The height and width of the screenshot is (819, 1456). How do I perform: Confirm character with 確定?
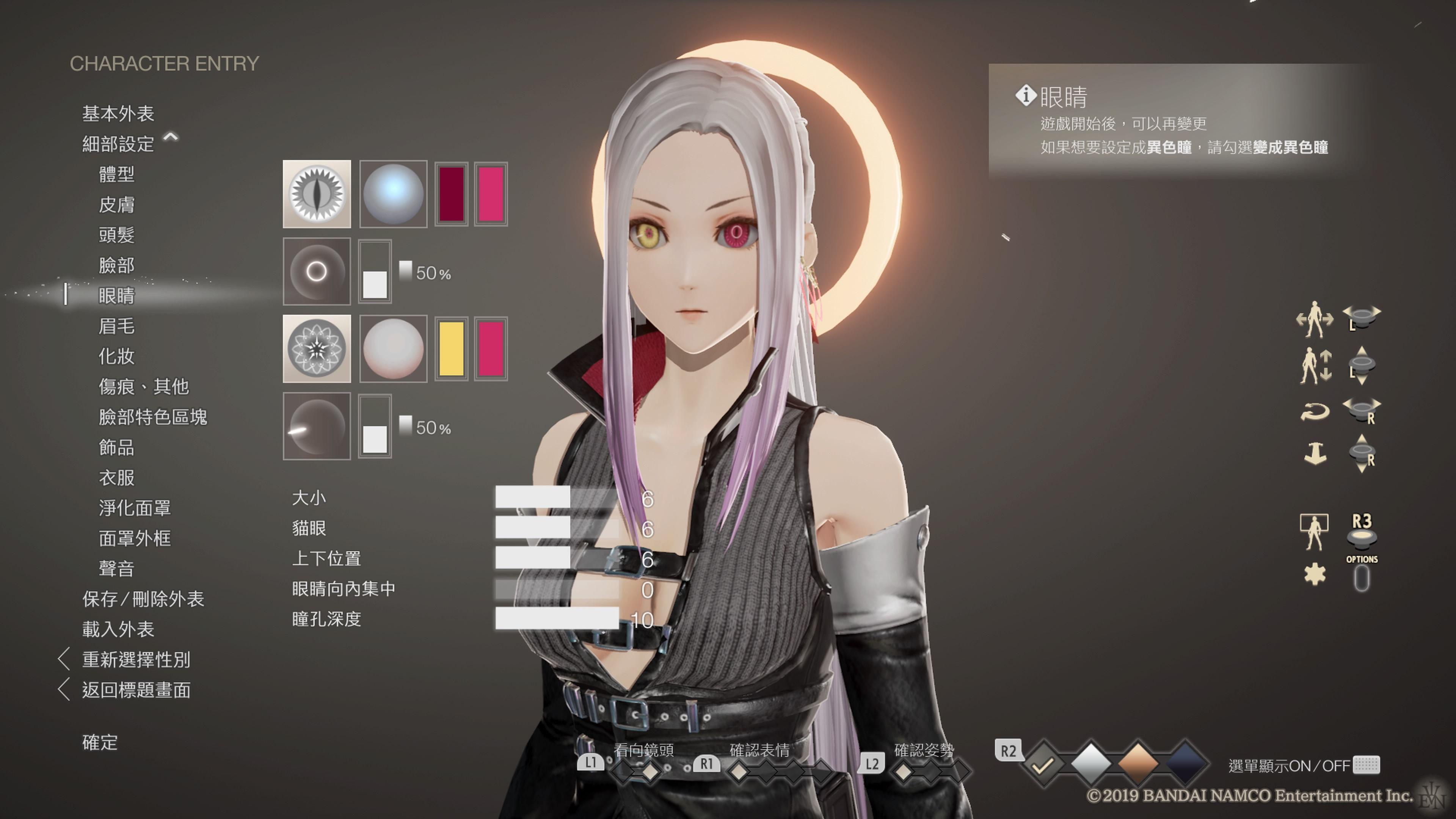click(100, 742)
